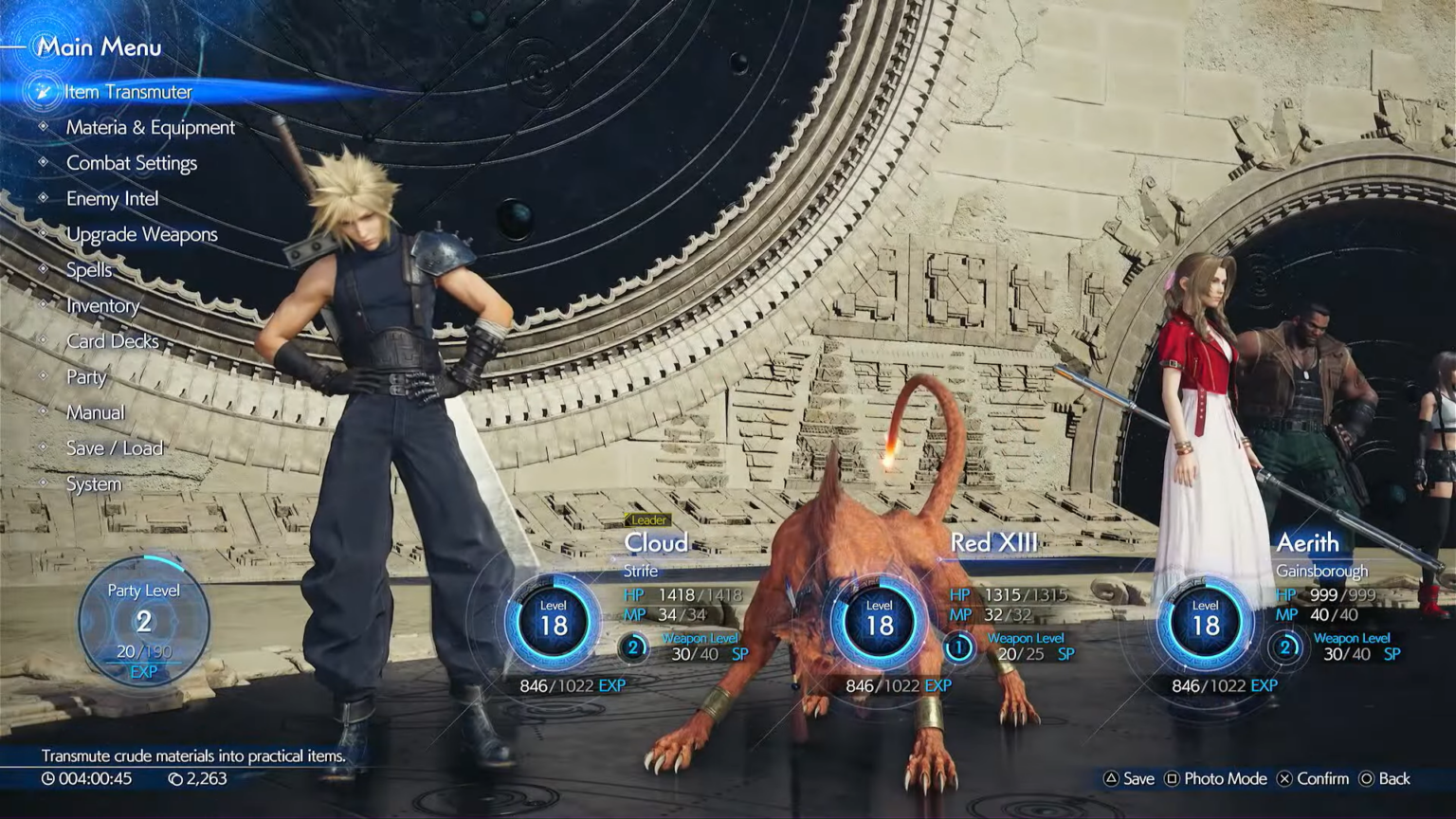Click the triangle Save icon in bottom bar
Screen dimensions: 1456x819
tap(1109, 778)
